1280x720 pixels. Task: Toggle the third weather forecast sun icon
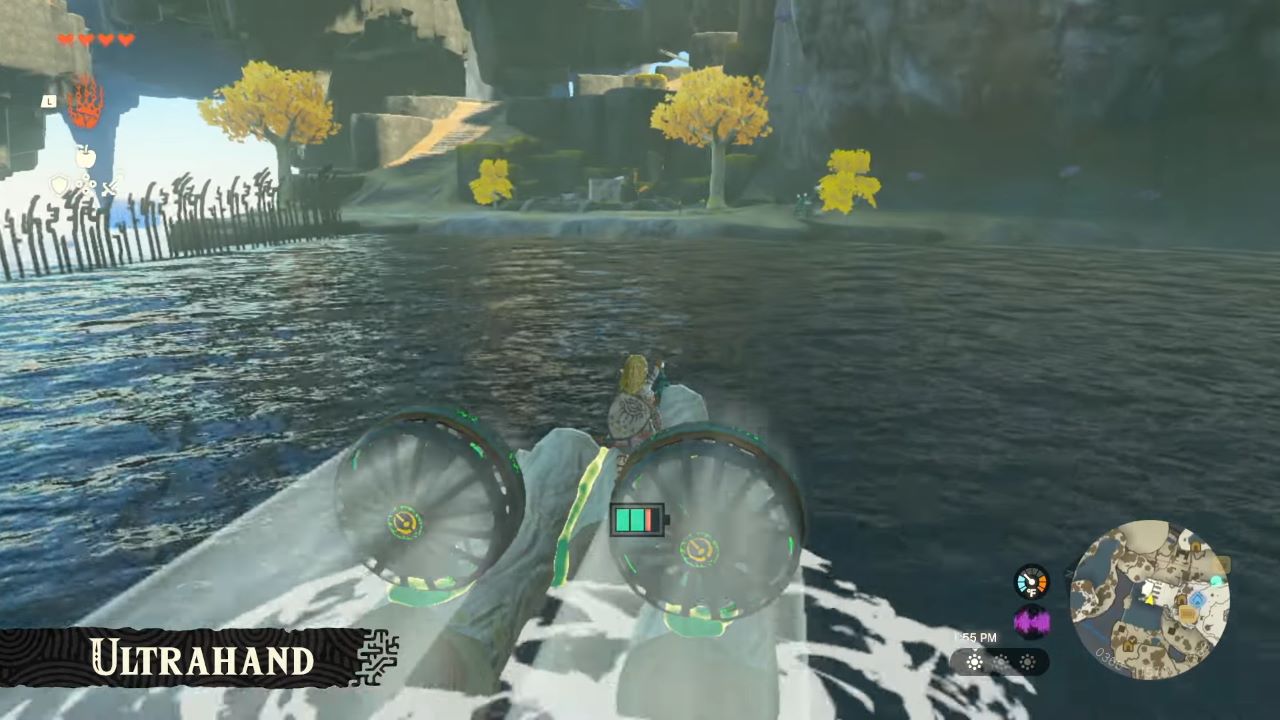pos(1027,661)
